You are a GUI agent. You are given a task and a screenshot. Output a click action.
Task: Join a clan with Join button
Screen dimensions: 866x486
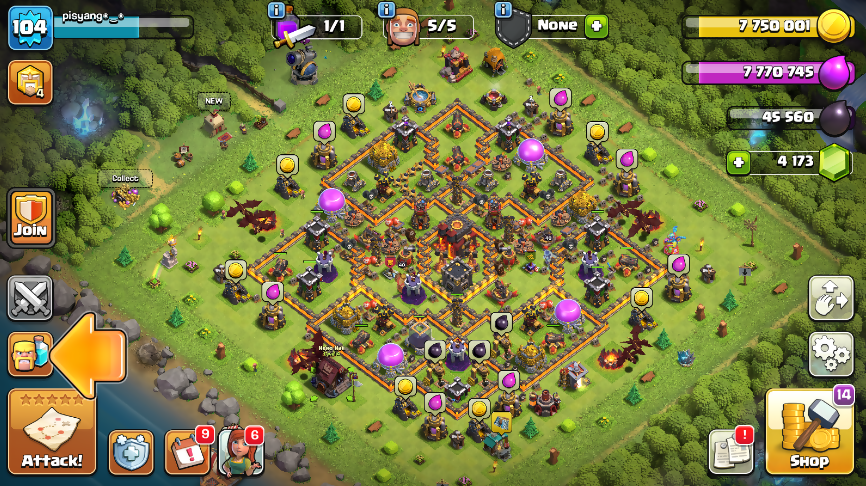click(x=30, y=216)
